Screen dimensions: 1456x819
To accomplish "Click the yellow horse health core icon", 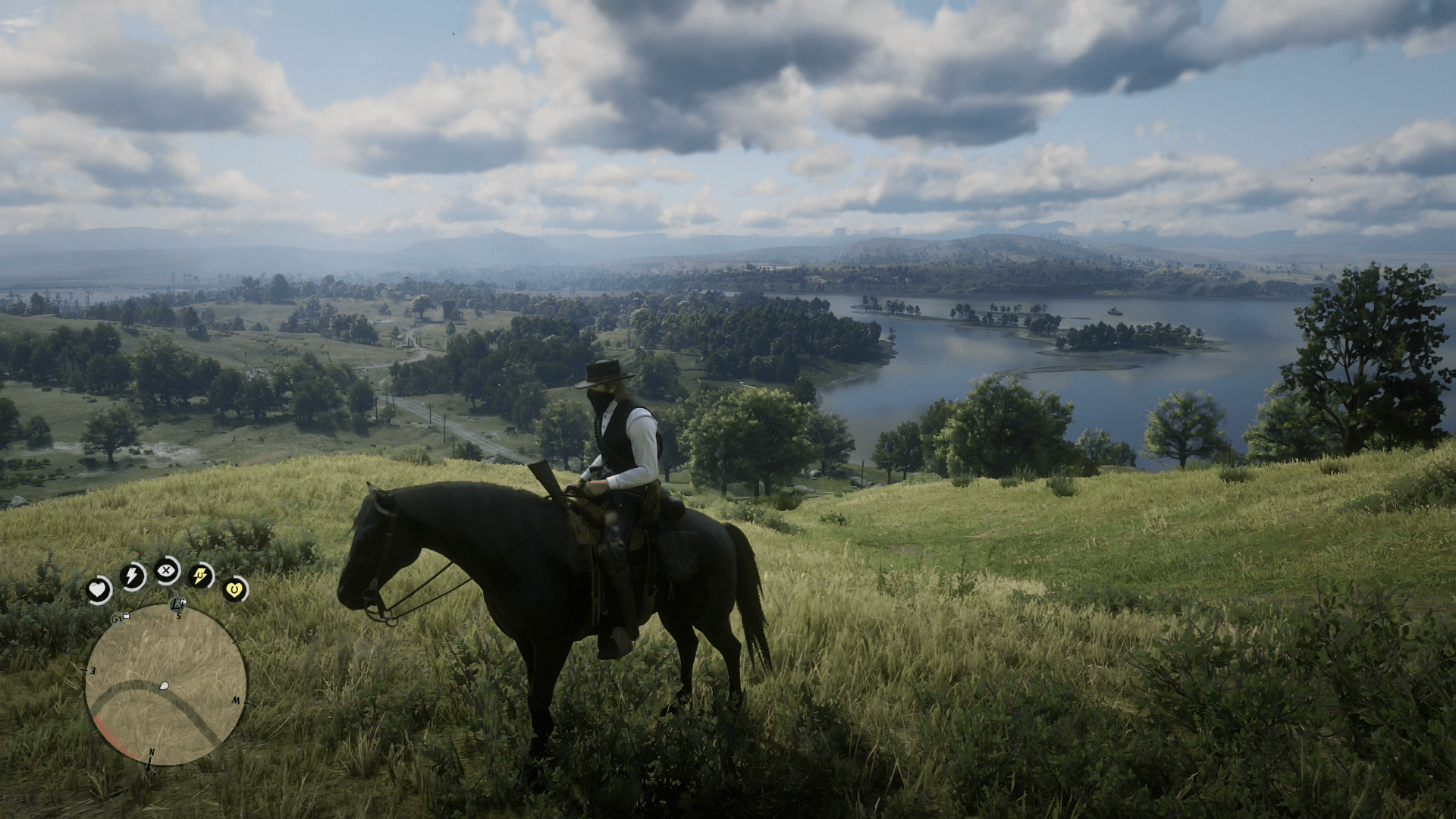I will coord(234,589).
